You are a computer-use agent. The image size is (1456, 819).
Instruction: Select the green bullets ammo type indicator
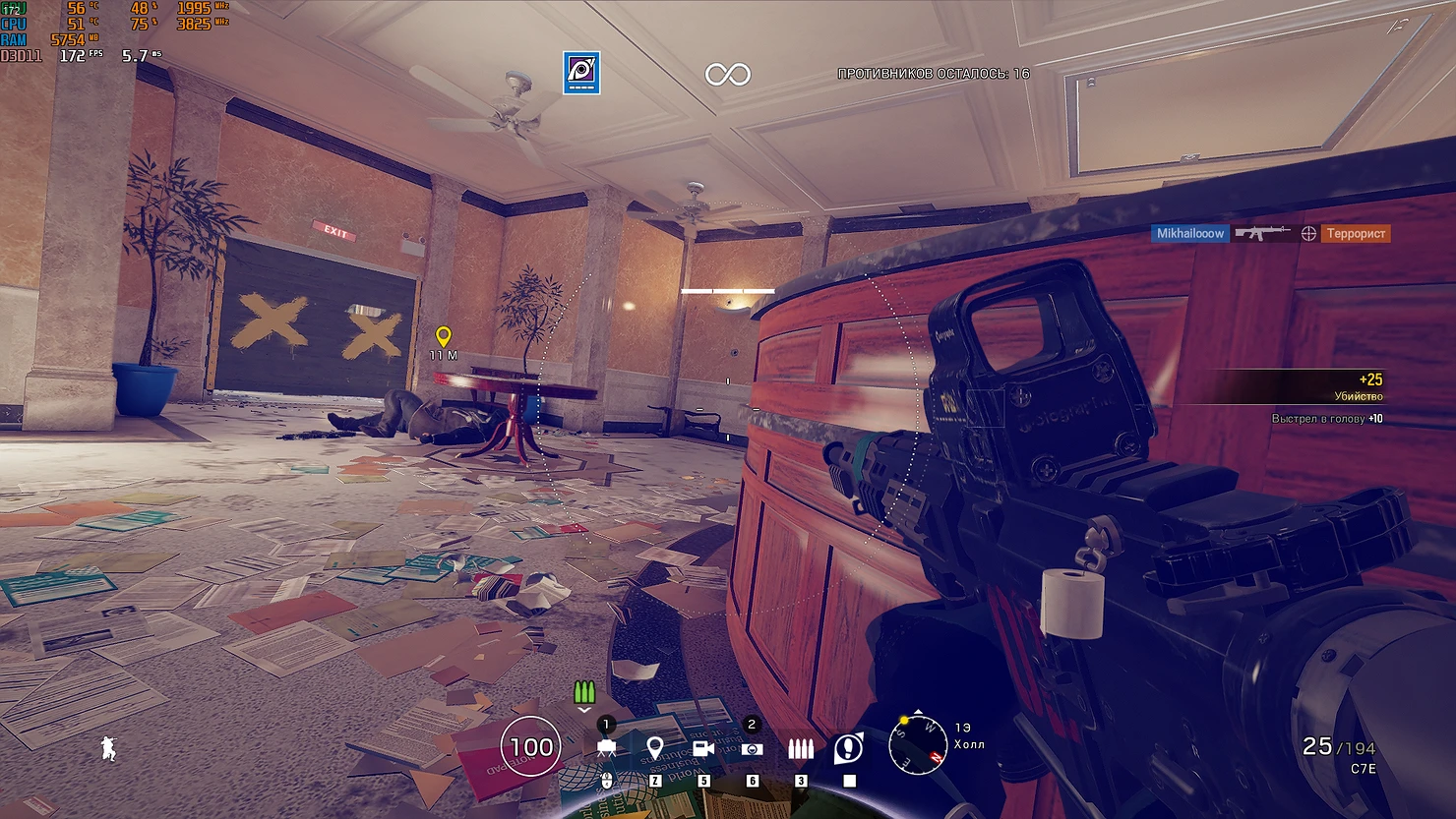(584, 692)
